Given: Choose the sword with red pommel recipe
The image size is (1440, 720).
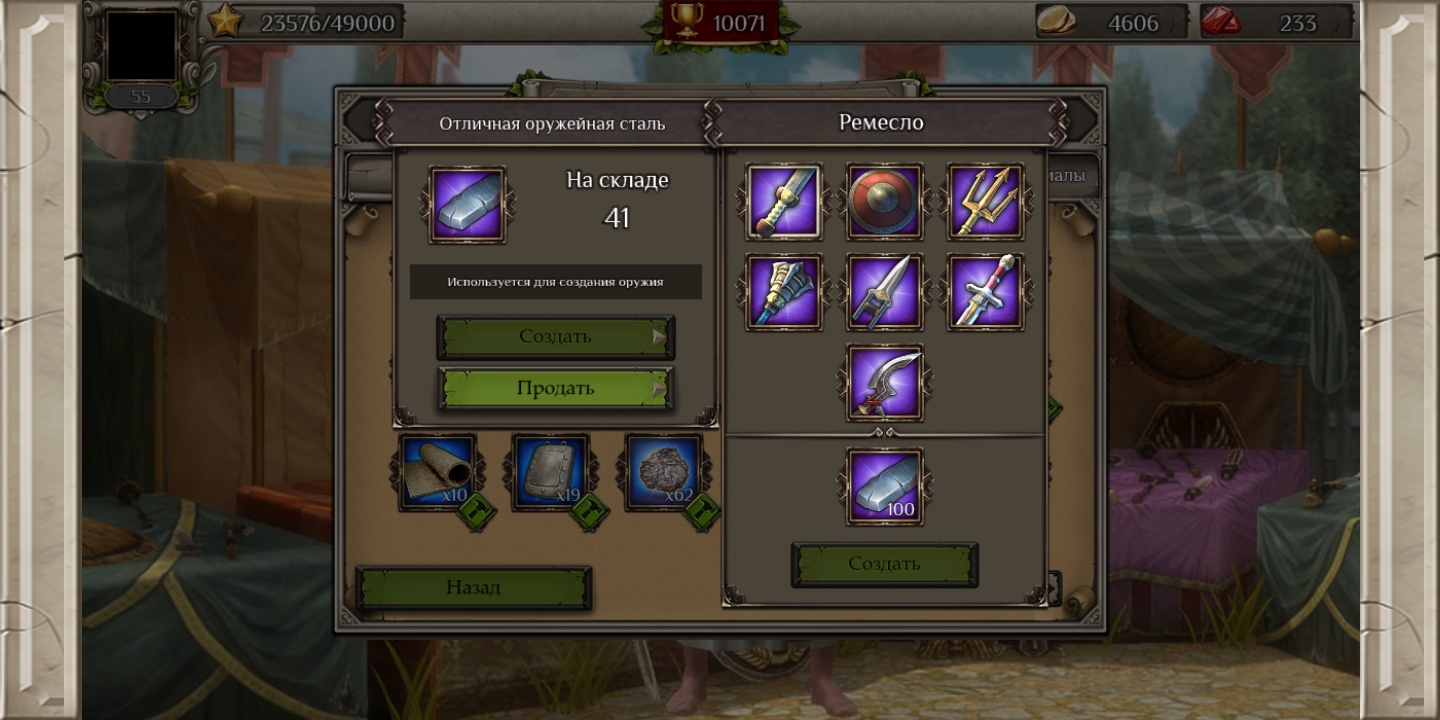Looking at the screenshot, I should click(985, 292).
